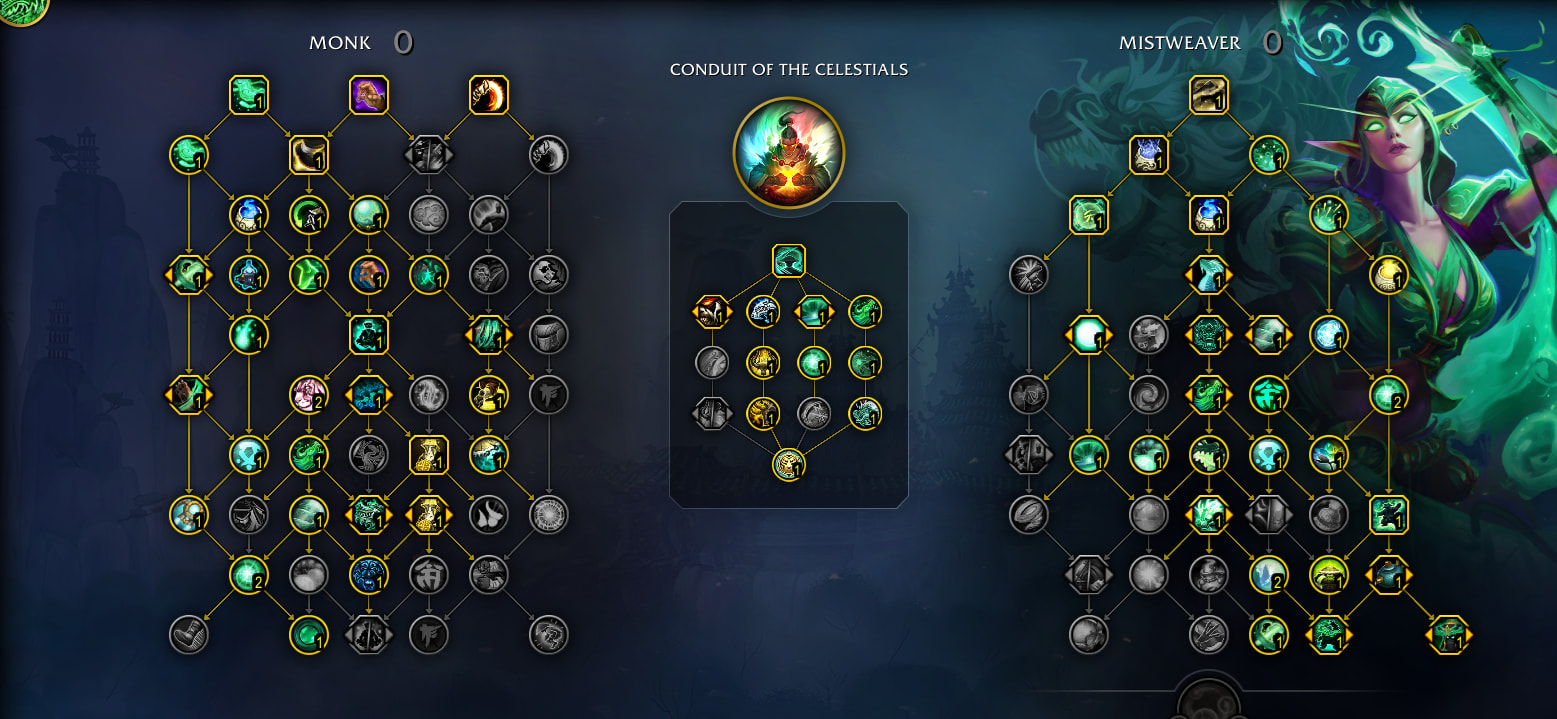1557x719 pixels.
Task: Select the yellow orb talent in Mistweaver tree
Action: tap(1388, 275)
